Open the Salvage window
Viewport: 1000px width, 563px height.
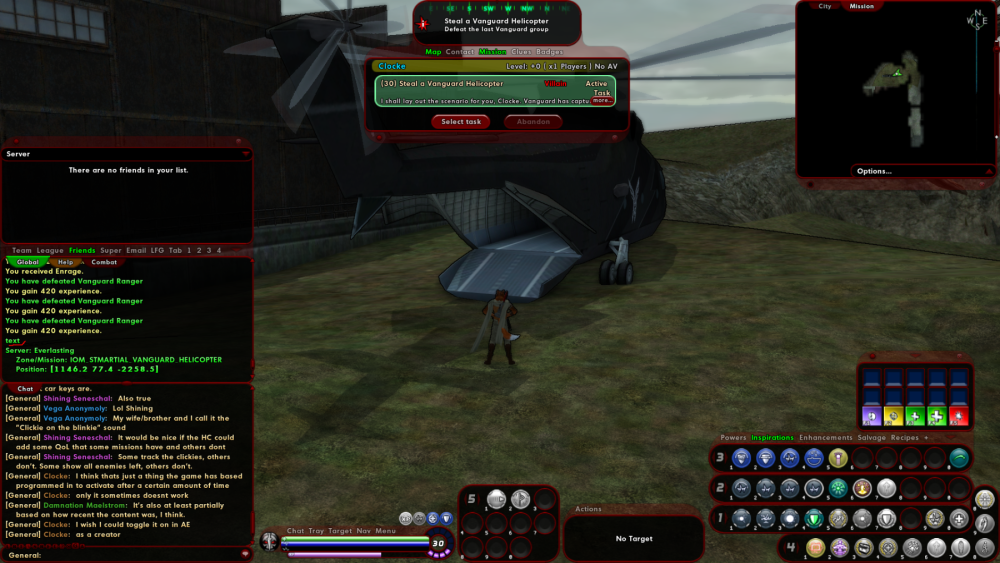click(x=872, y=437)
